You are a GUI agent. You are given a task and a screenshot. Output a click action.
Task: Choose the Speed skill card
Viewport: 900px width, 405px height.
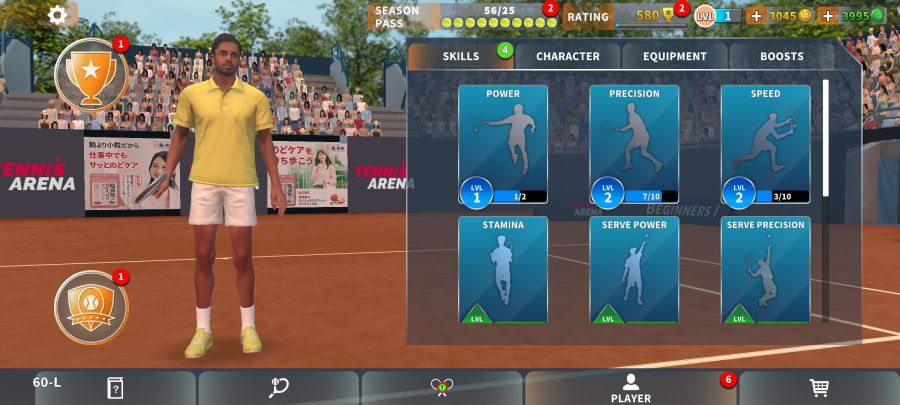(765, 144)
